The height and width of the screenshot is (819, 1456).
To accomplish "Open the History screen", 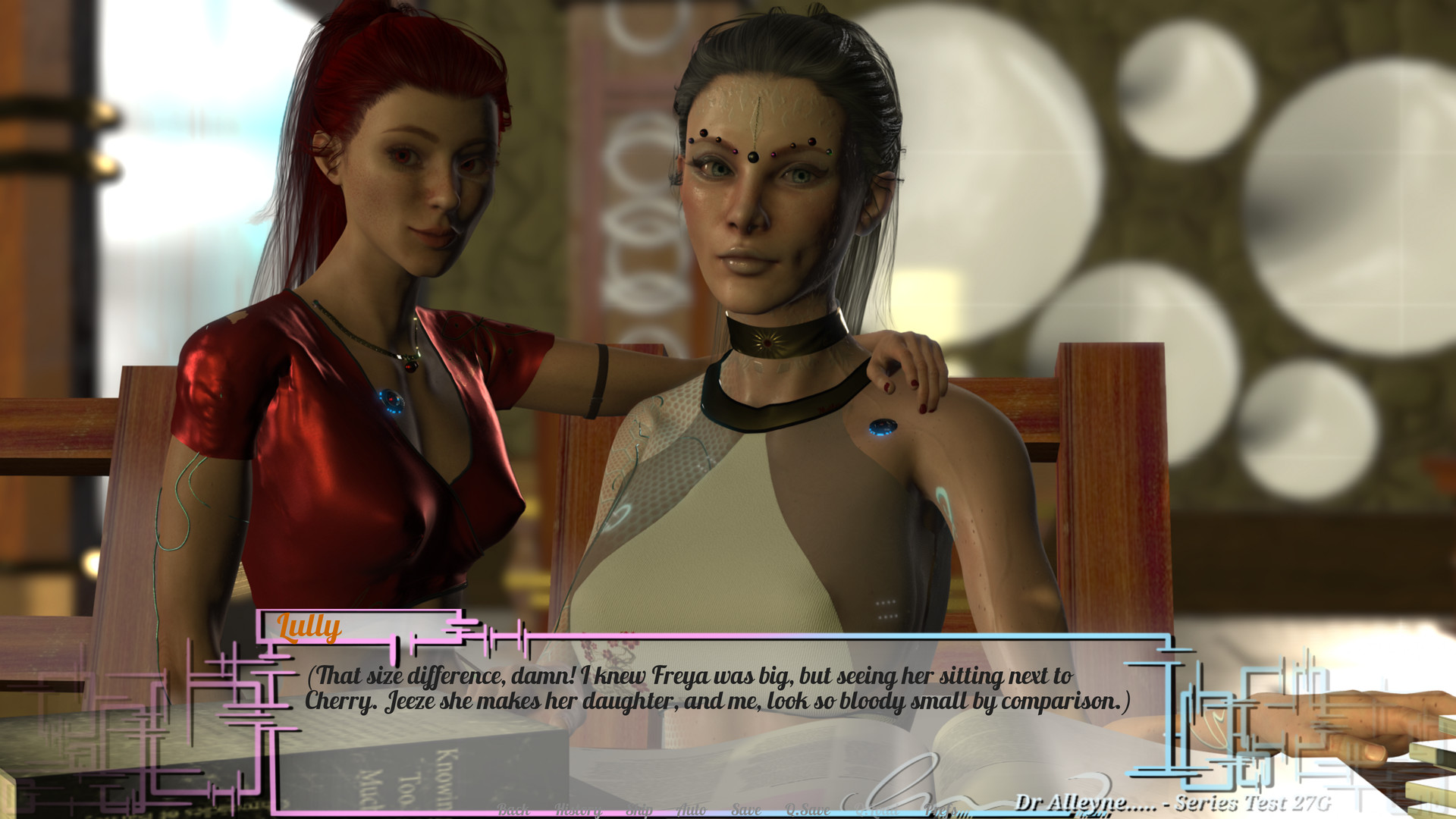I will click(x=579, y=810).
